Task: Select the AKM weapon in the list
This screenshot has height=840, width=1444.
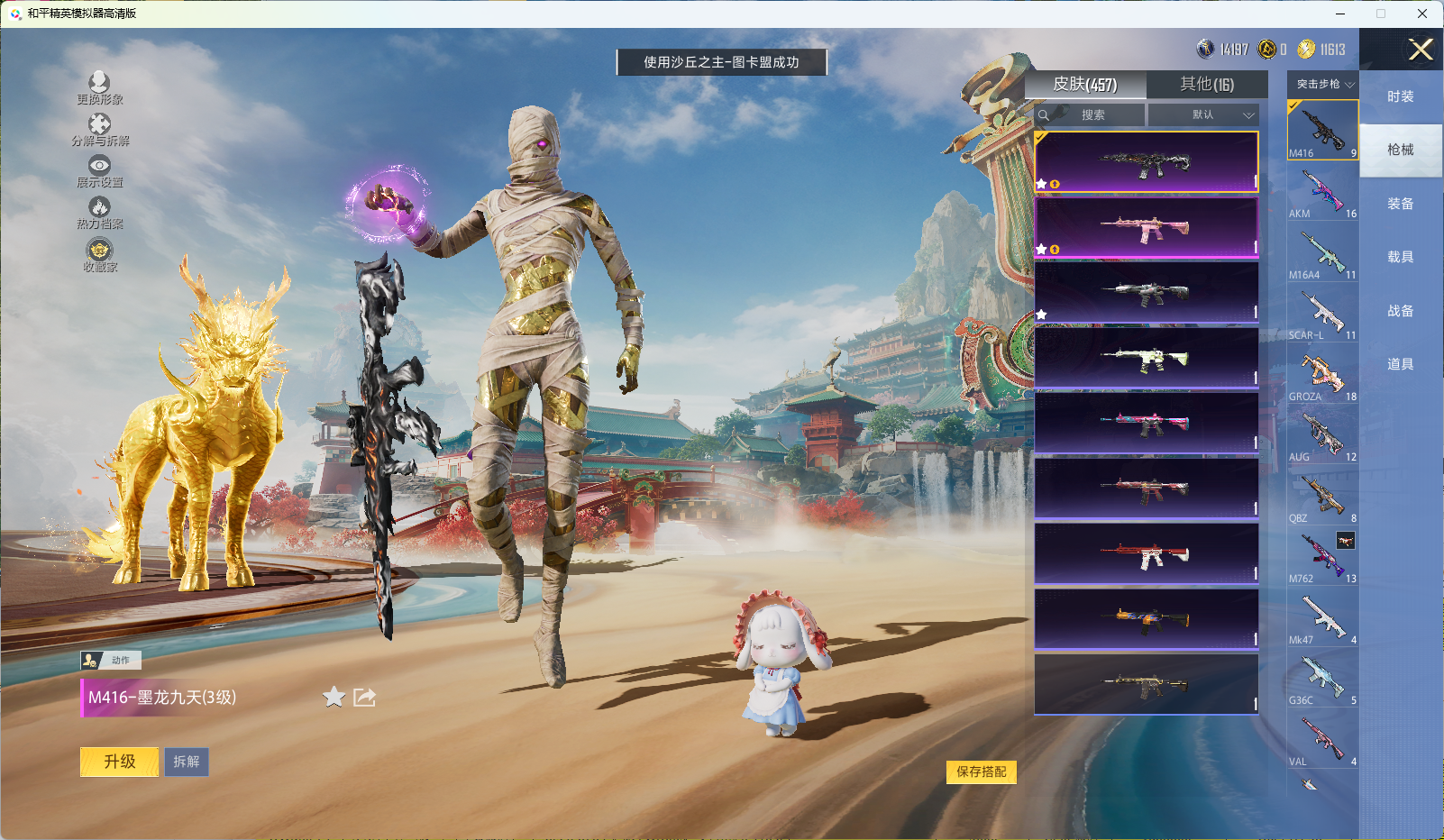Action: (x=1322, y=192)
